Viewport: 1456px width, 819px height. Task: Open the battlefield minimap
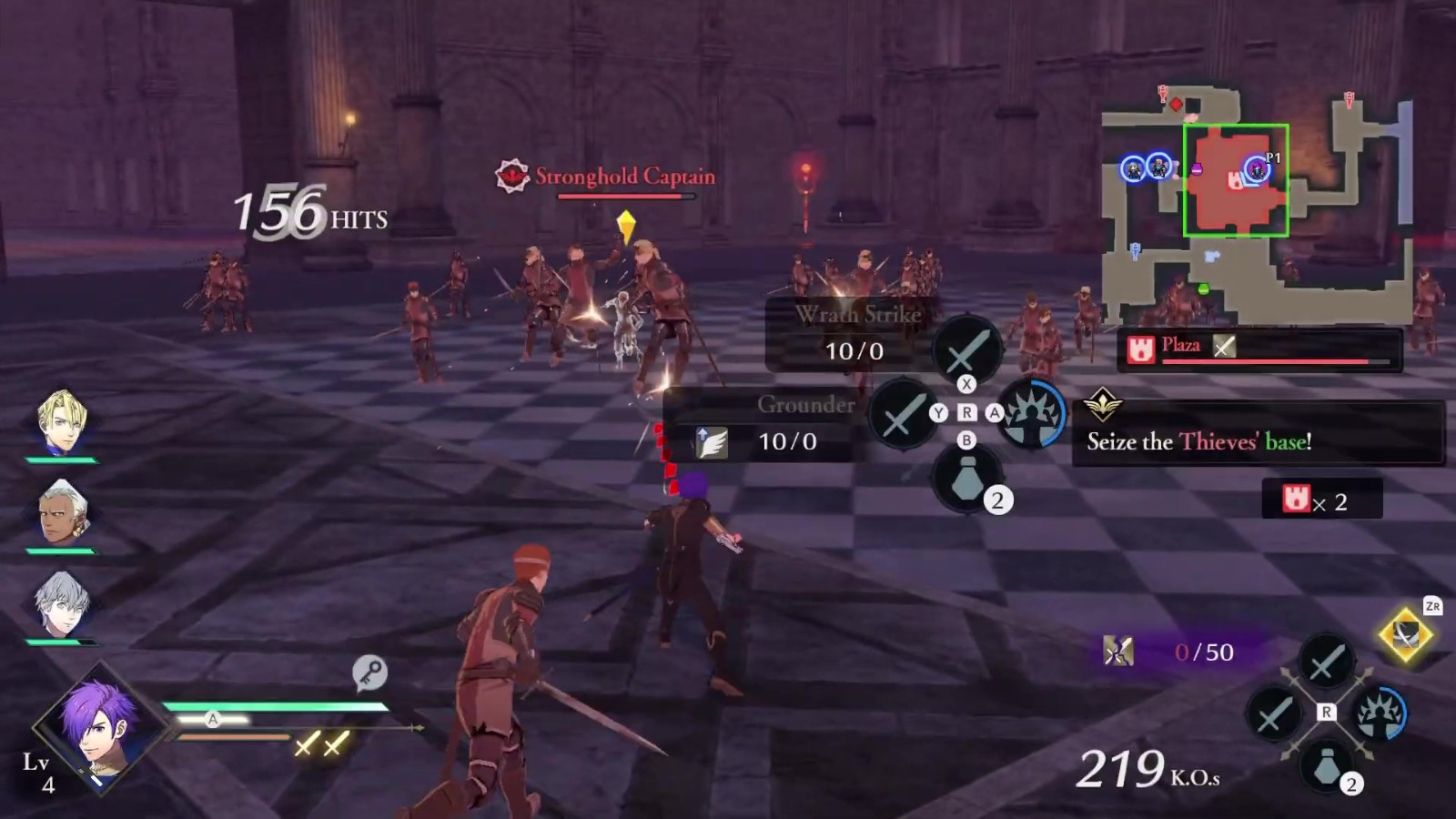coord(1258,205)
